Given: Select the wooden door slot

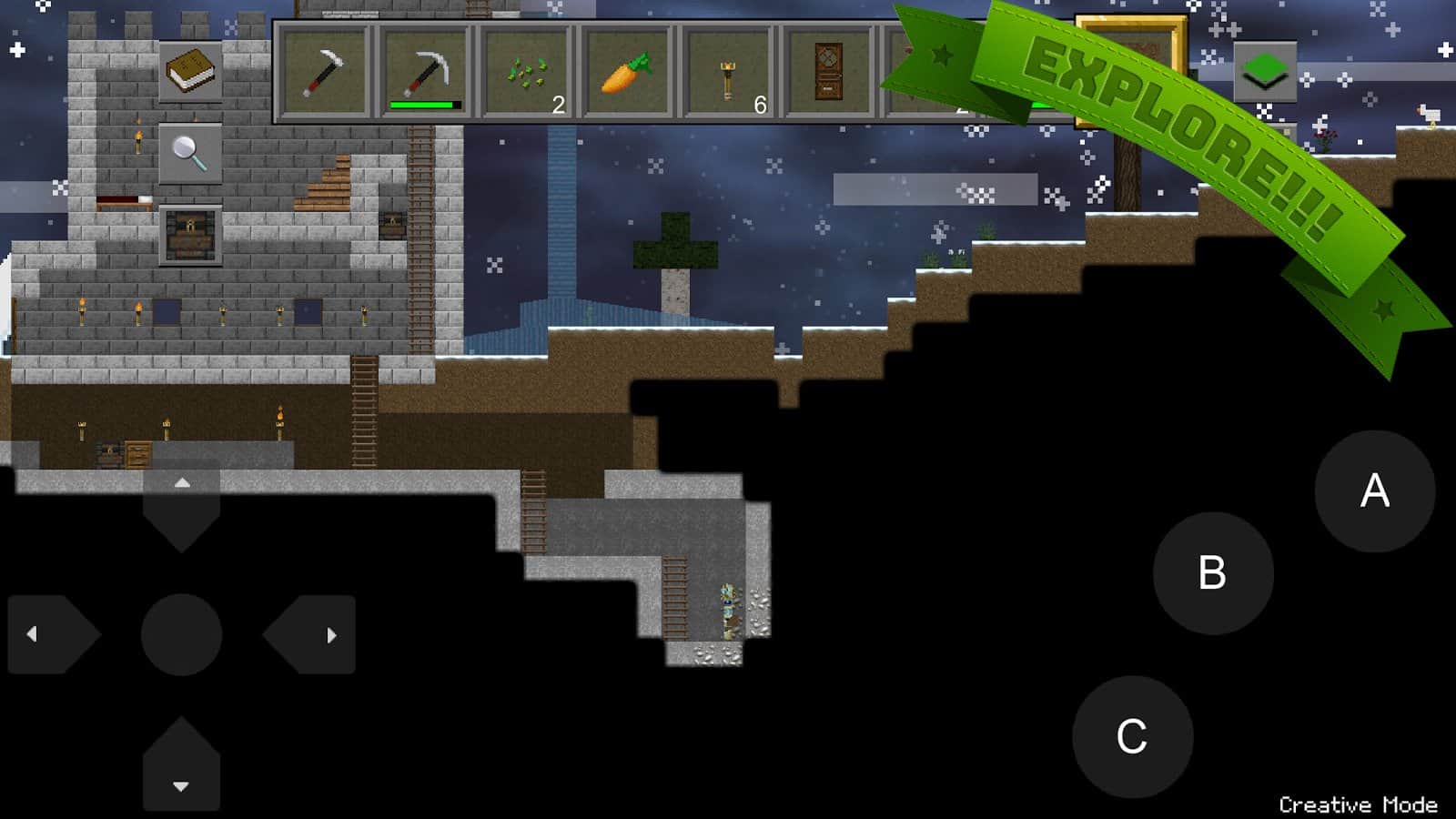Looking at the screenshot, I should pos(828,73).
